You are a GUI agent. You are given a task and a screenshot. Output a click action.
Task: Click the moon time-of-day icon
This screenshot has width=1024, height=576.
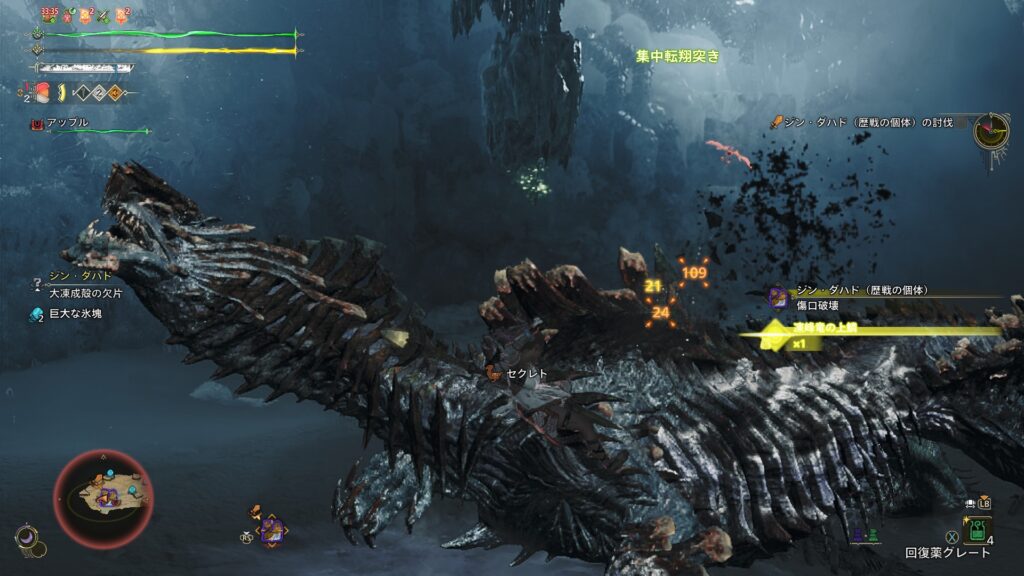tap(25, 538)
